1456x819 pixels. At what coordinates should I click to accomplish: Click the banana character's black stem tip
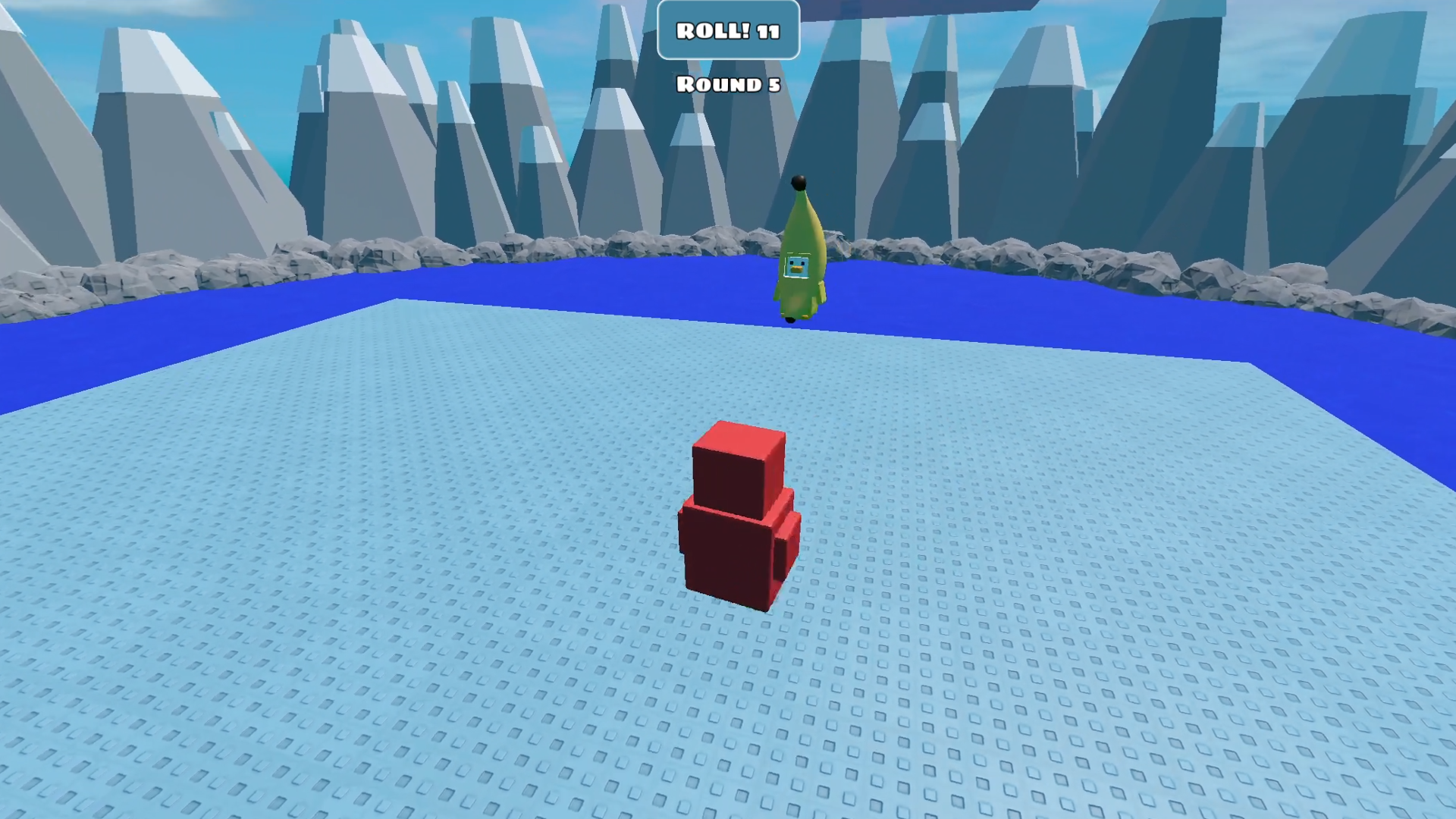799,181
